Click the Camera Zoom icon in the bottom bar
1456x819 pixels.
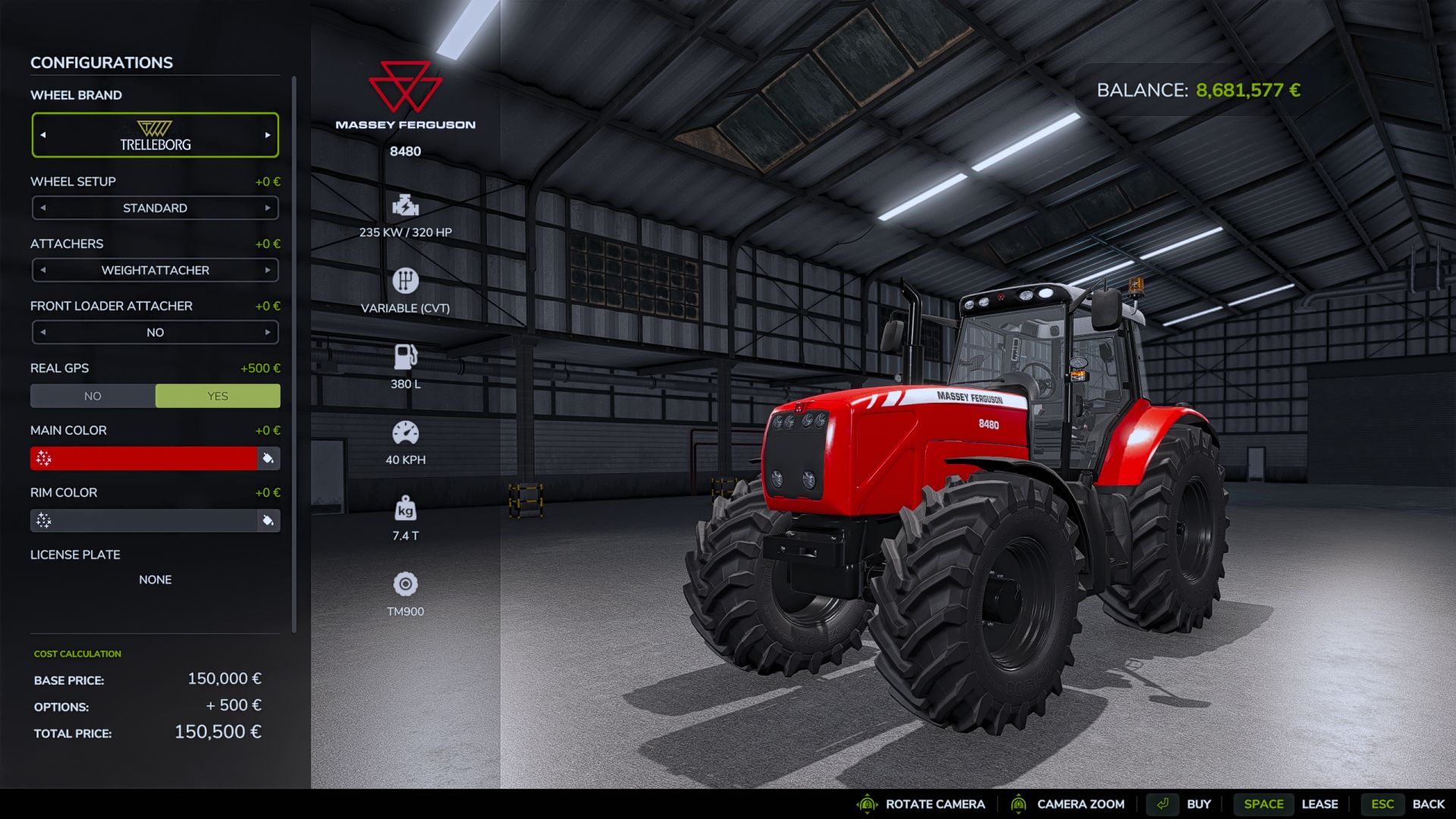(x=1020, y=804)
